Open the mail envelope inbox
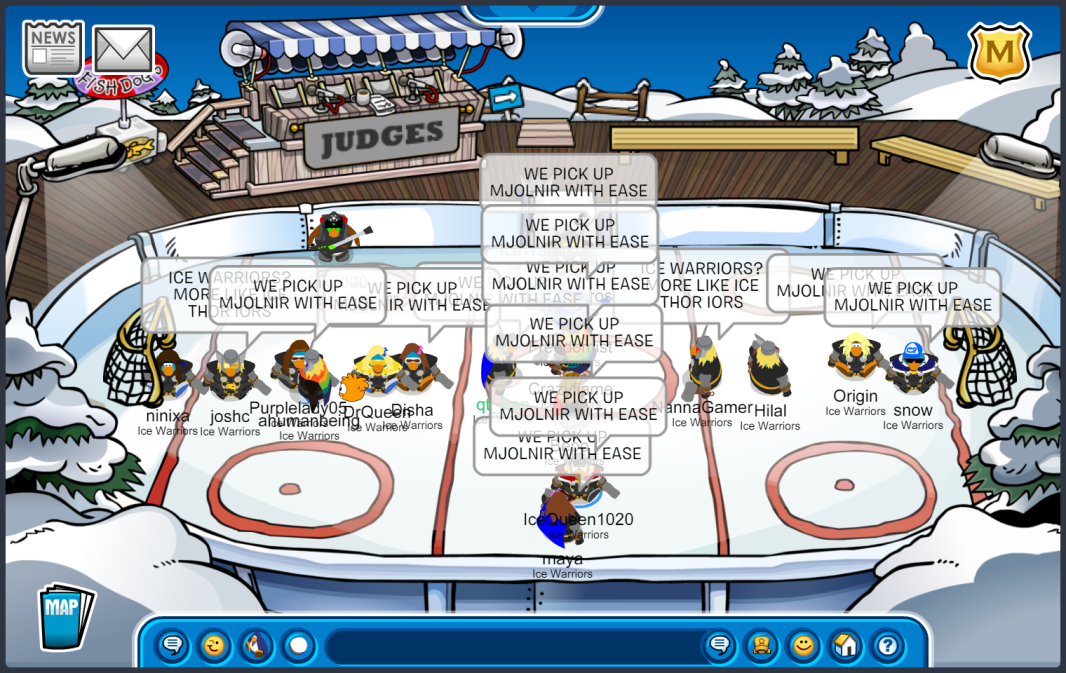The image size is (1066, 673). click(x=123, y=50)
